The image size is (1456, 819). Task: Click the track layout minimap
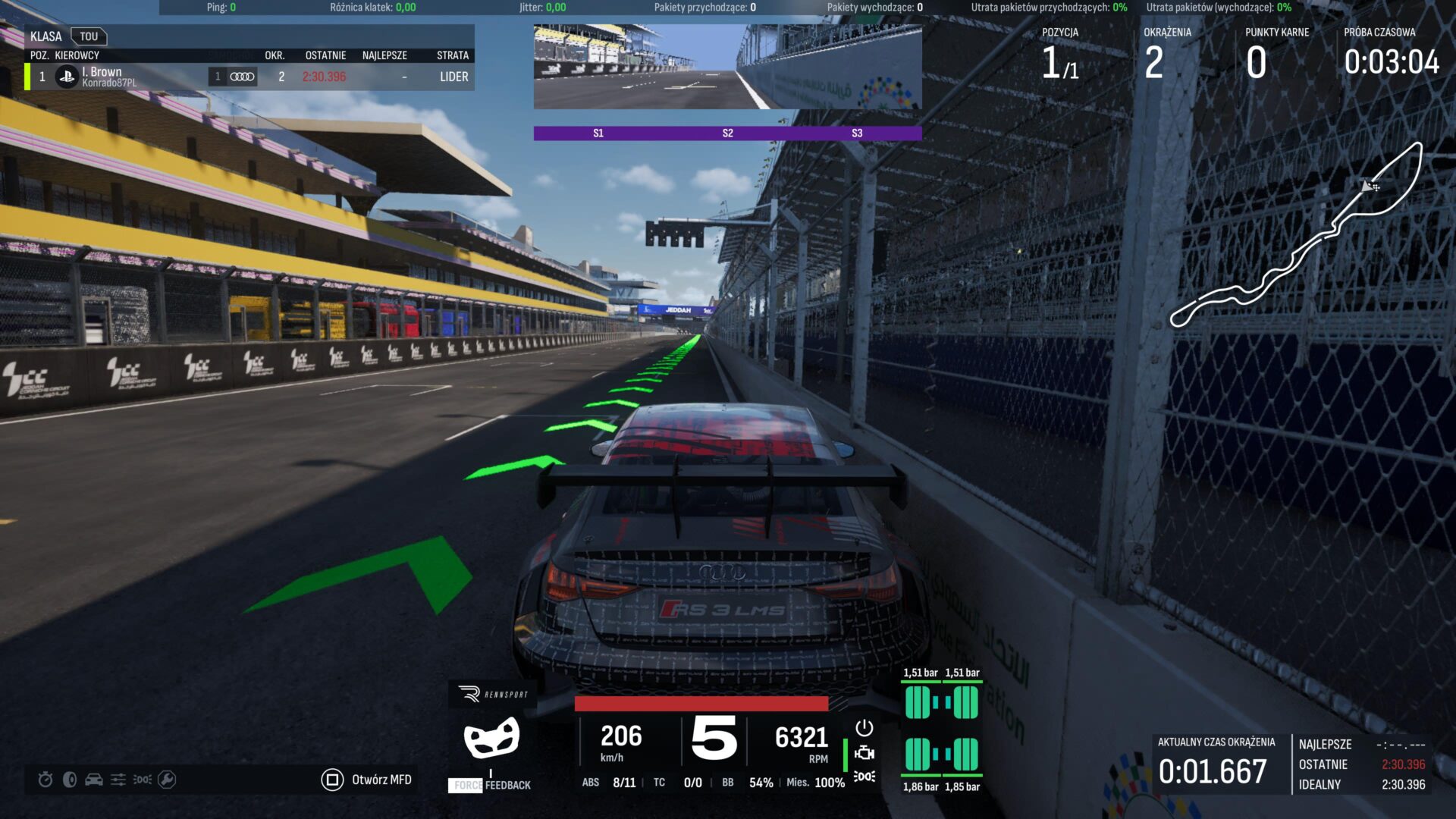point(1295,237)
